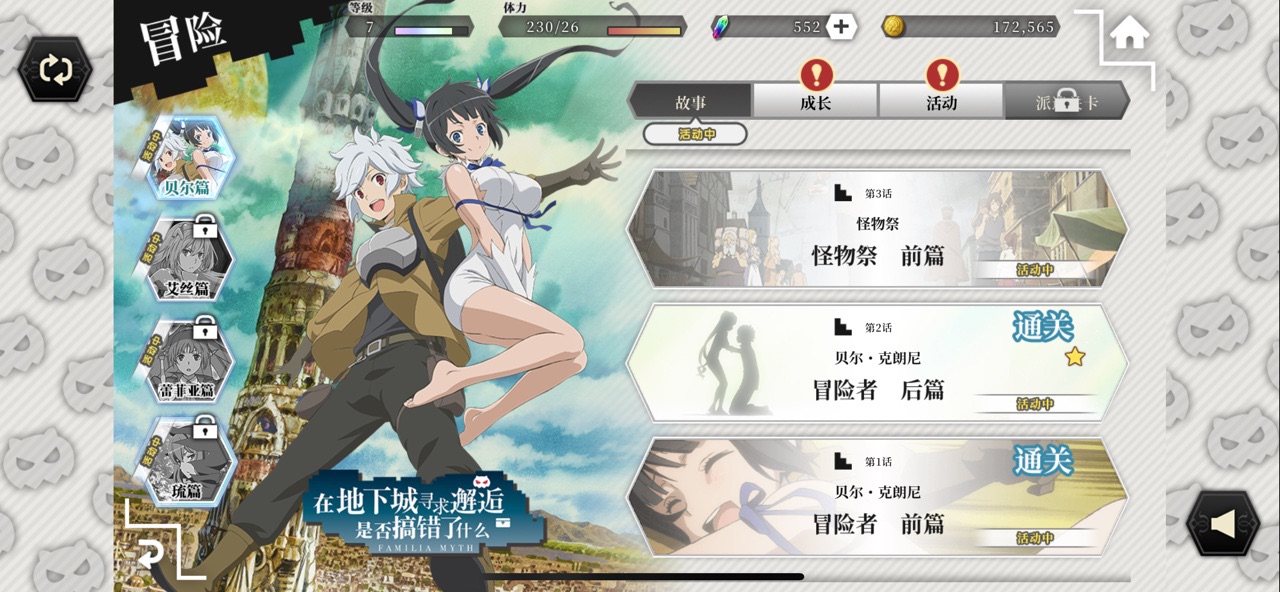Toggle the sound speaker button
The height and width of the screenshot is (592, 1280).
click(1222, 523)
